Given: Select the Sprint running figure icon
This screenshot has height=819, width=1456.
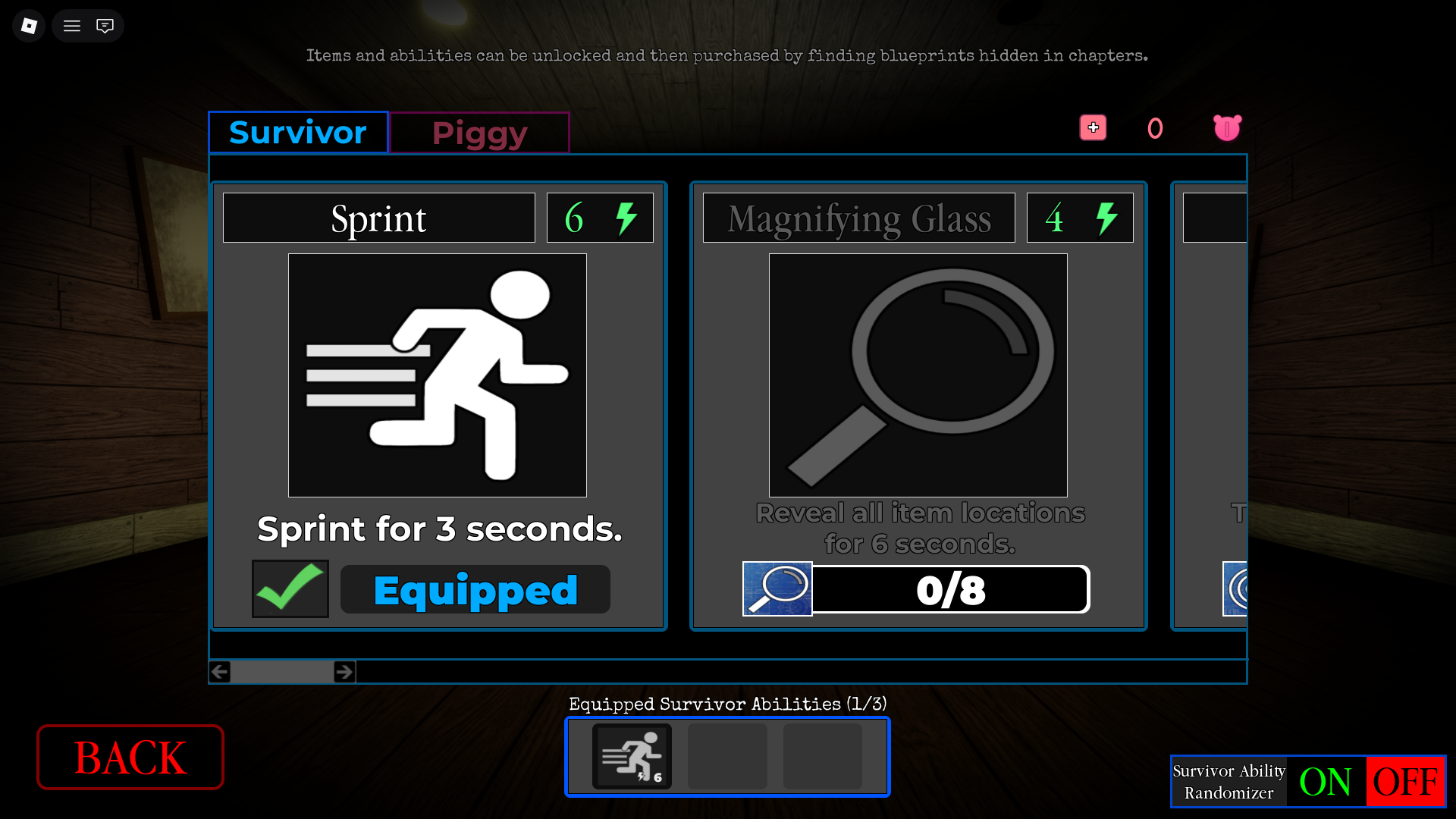Looking at the screenshot, I should pyautogui.click(x=437, y=375).
